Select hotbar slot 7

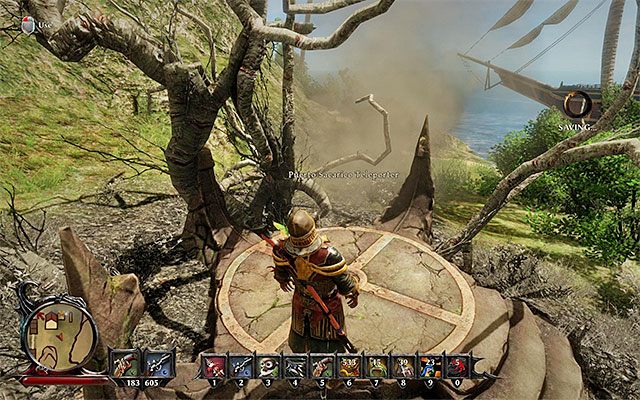[375, 366]
